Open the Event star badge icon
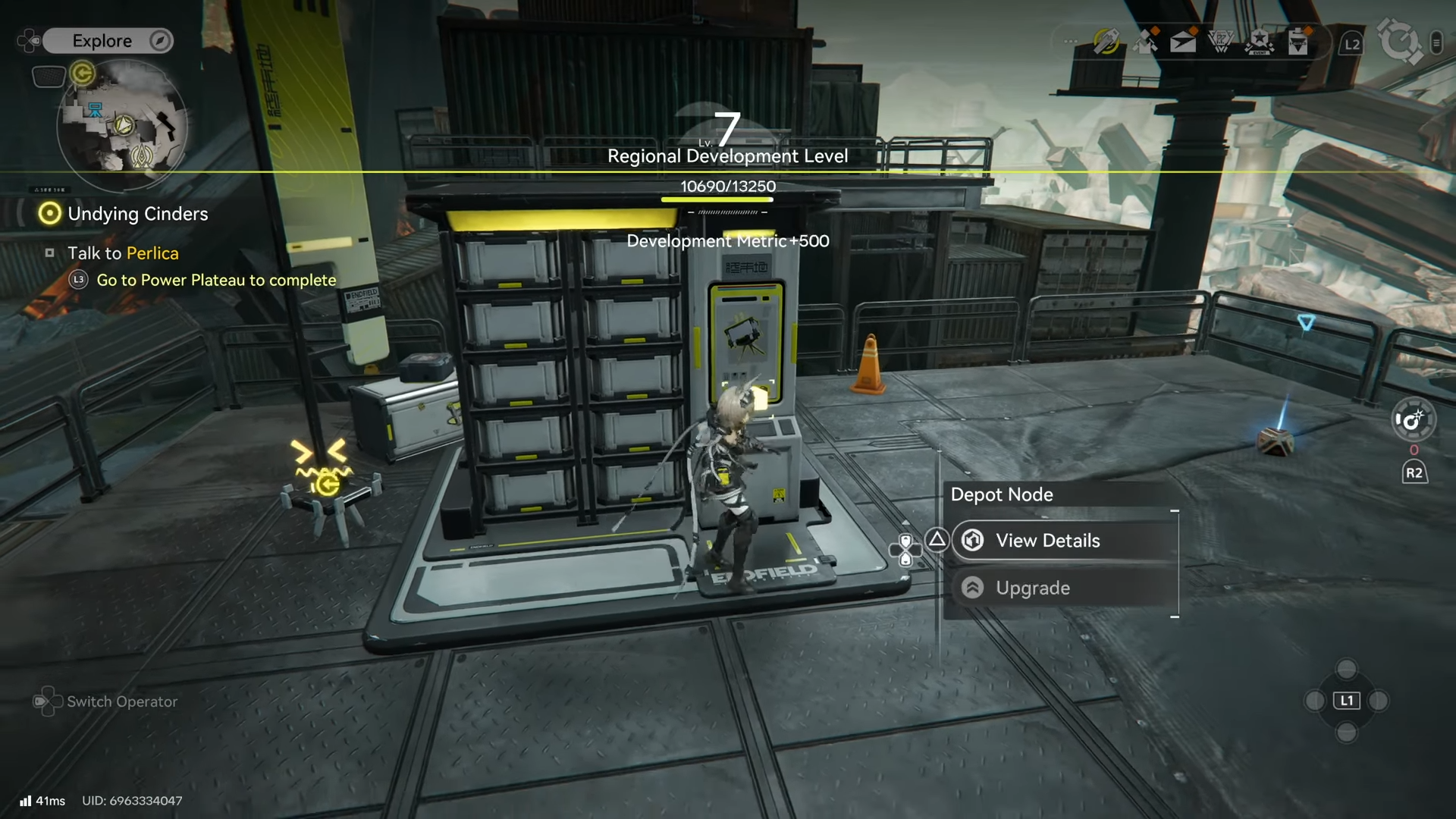This screenshot has width=1456, height=819. (1260, 42)
